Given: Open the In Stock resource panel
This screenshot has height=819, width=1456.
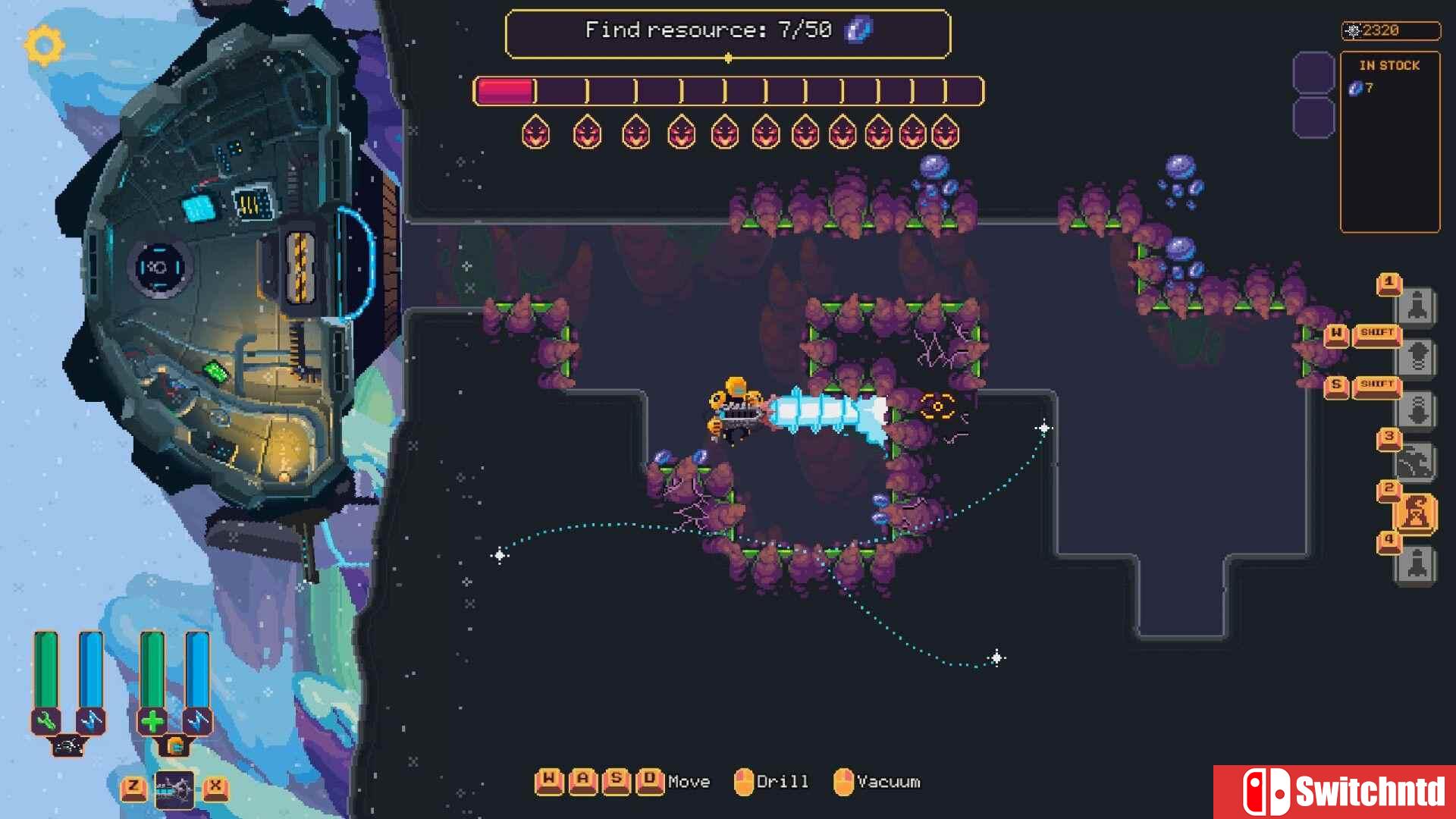Looking at the screenshot, I should tap(1389, 141).
